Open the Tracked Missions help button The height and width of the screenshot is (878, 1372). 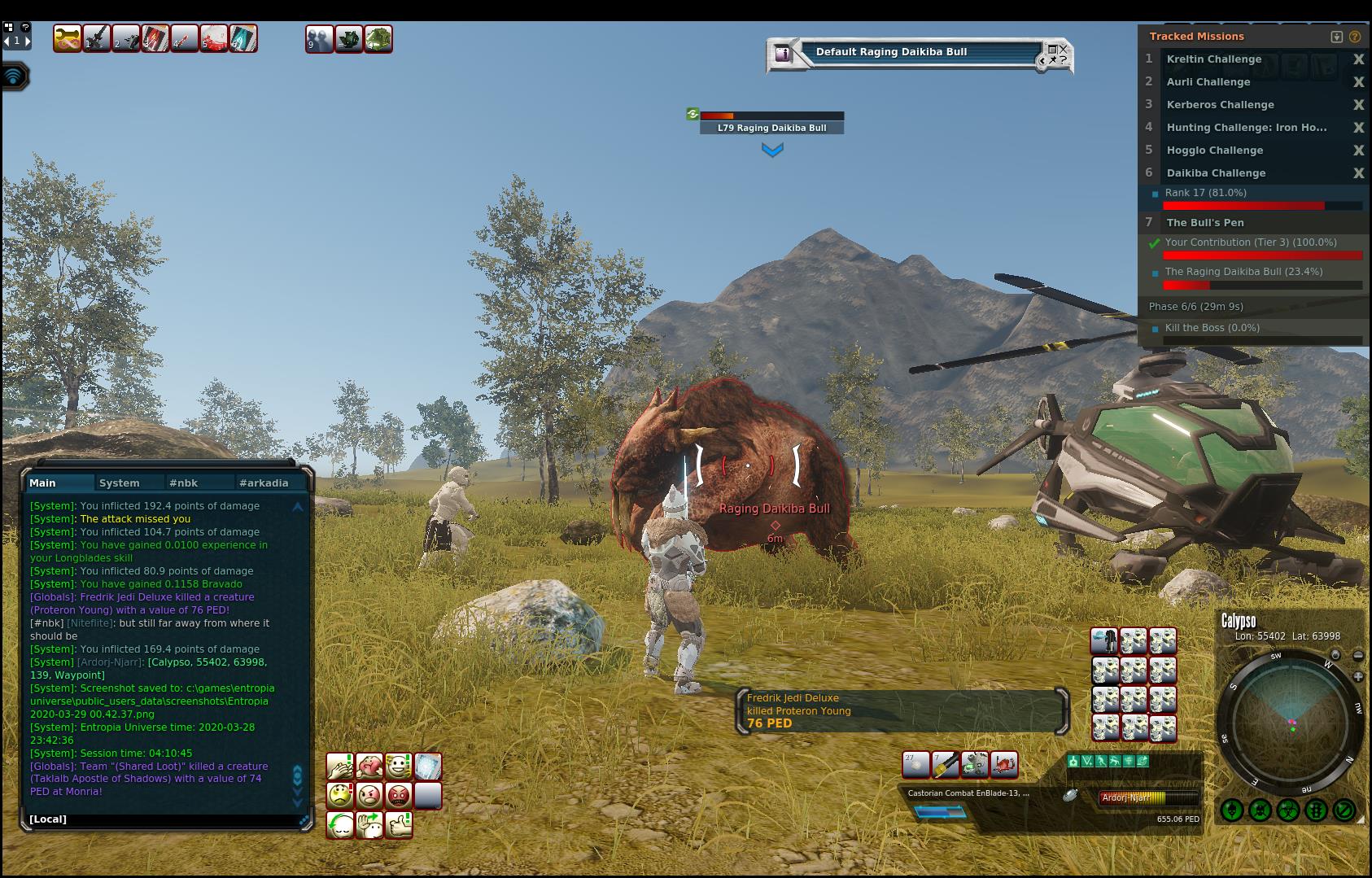(x=1355, y=37)
